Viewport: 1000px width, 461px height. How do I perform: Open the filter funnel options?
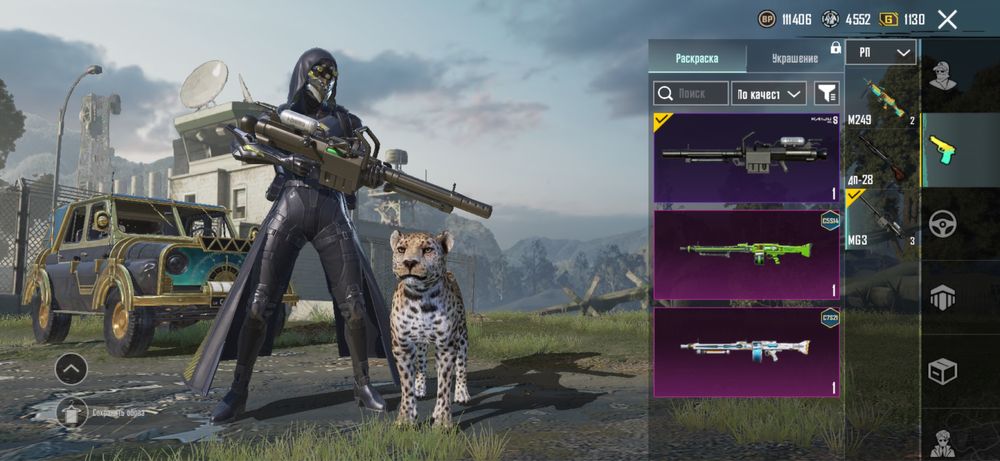pos(826,94)
